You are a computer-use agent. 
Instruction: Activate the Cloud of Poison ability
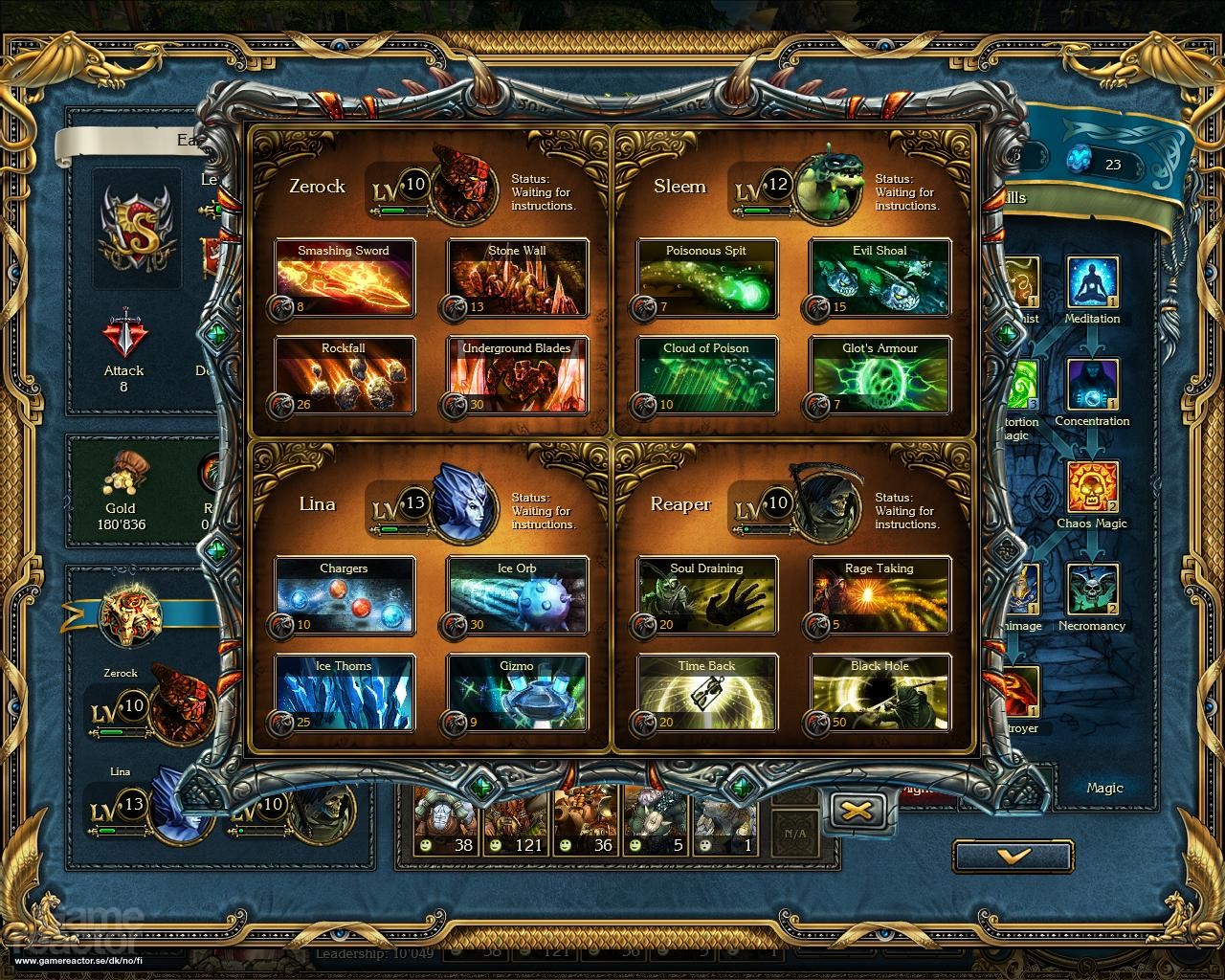tap(707, 376)
